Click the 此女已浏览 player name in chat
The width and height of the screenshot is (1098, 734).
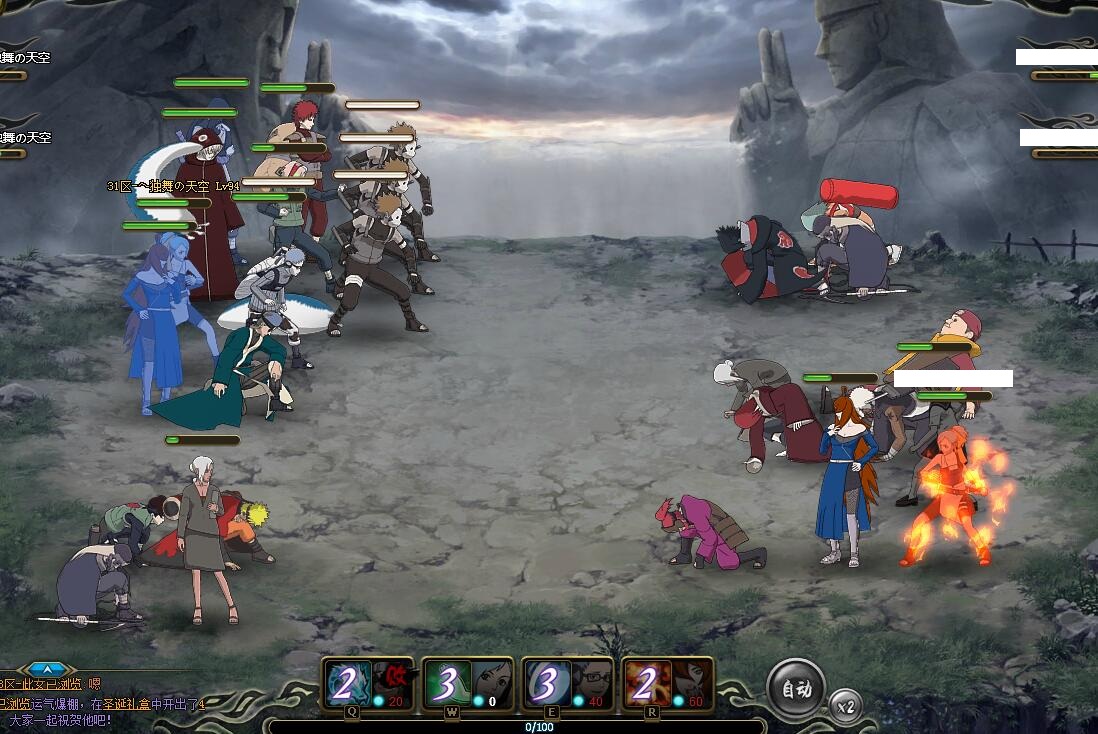(x=48, y=685)
